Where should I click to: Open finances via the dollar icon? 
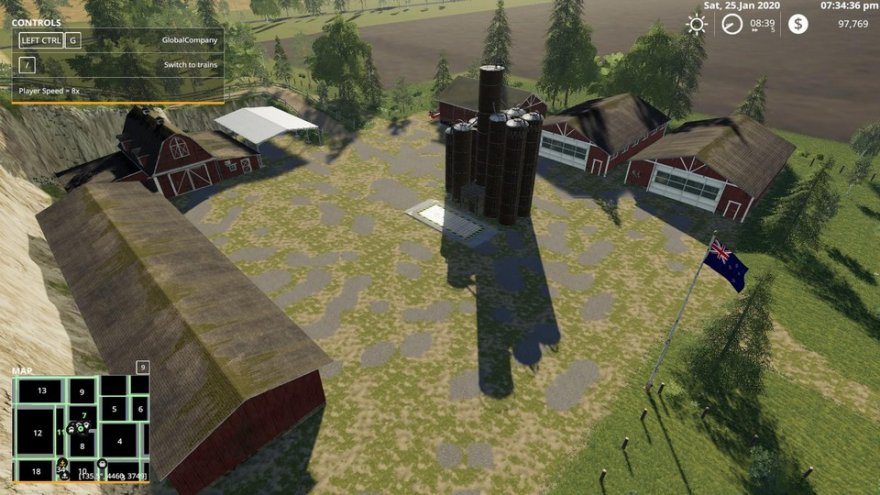[797, 24]
